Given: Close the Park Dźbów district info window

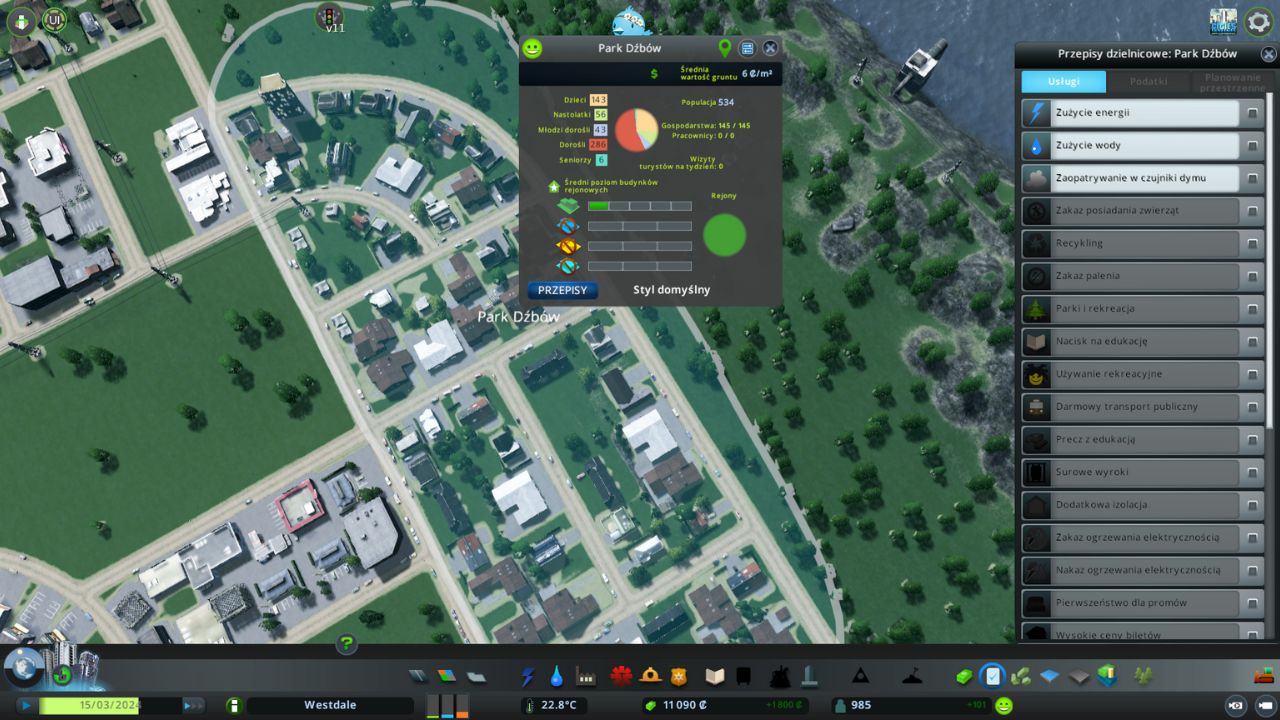Looking at the screenshot, I should (770, 48).
